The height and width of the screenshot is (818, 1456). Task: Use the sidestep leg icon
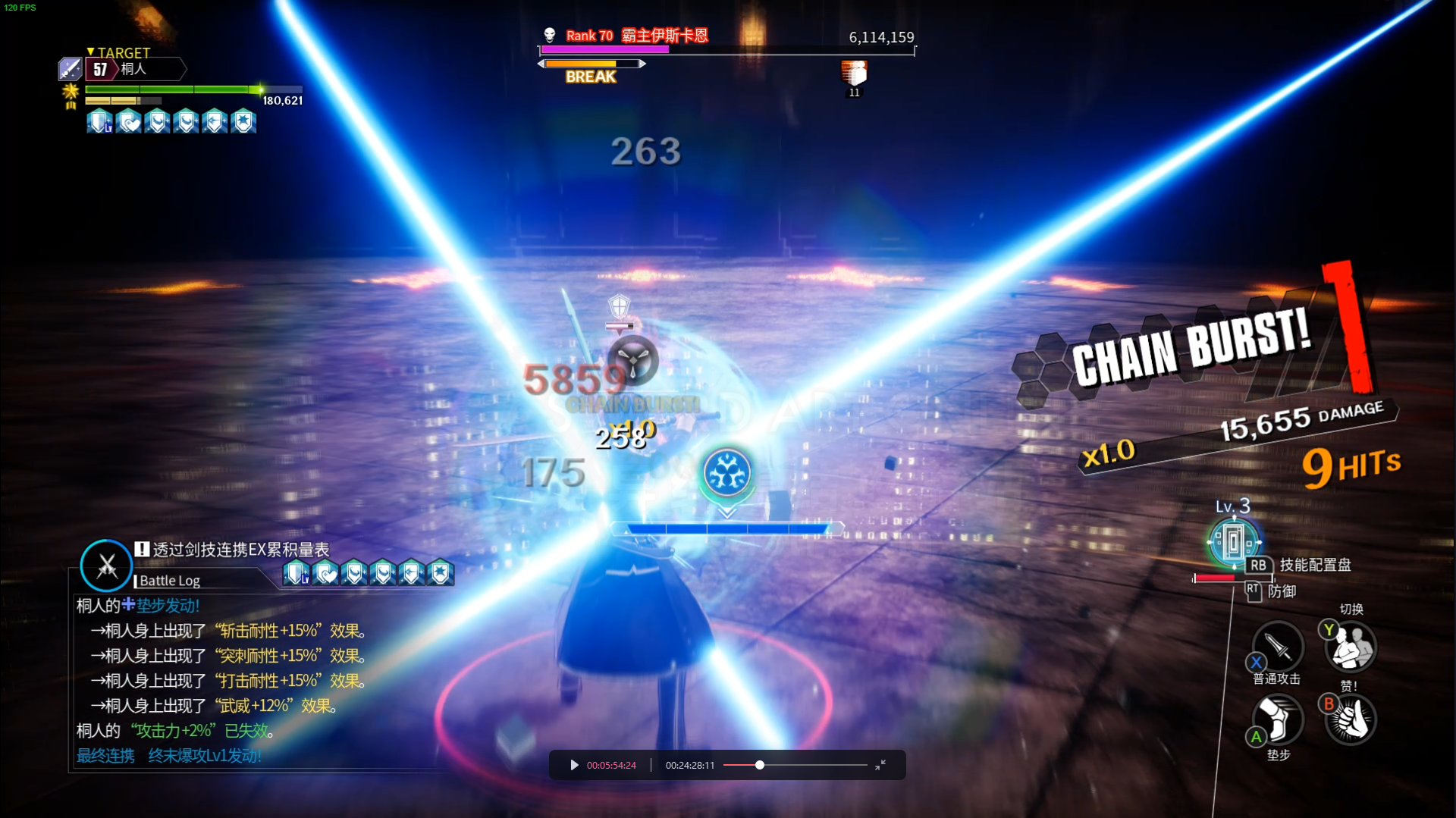[1278, 719]
